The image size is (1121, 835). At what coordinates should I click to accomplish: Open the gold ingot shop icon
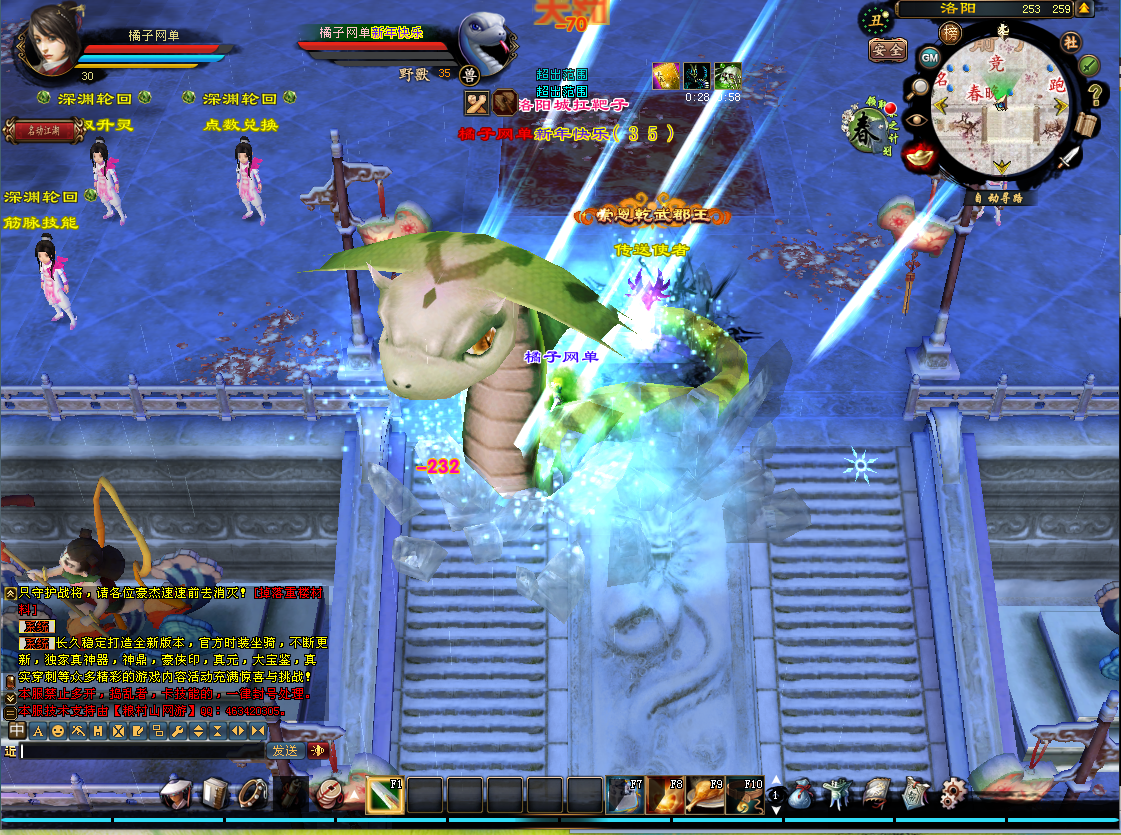[918, 156]
